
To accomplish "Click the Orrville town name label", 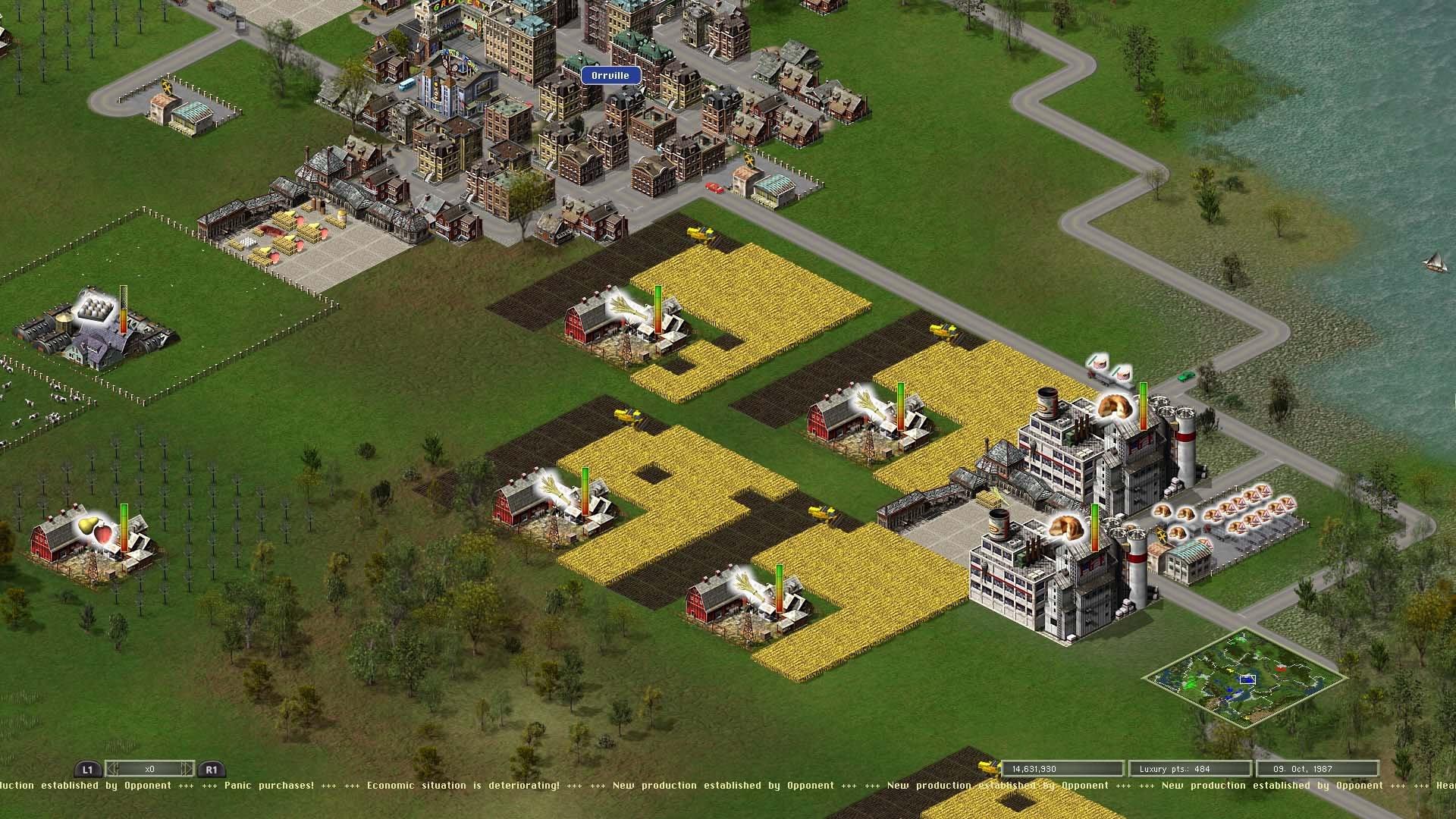I will tap(610, 75).
